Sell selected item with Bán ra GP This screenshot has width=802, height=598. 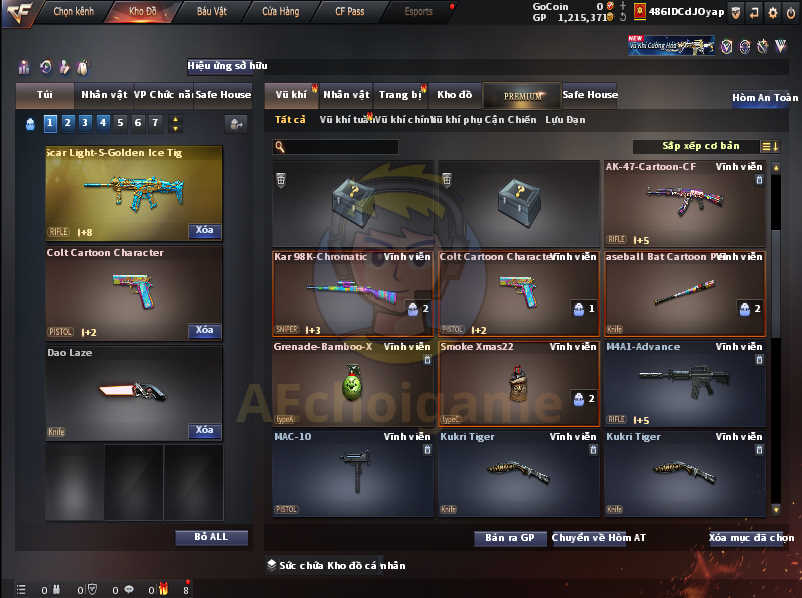[x=509, y=538]
